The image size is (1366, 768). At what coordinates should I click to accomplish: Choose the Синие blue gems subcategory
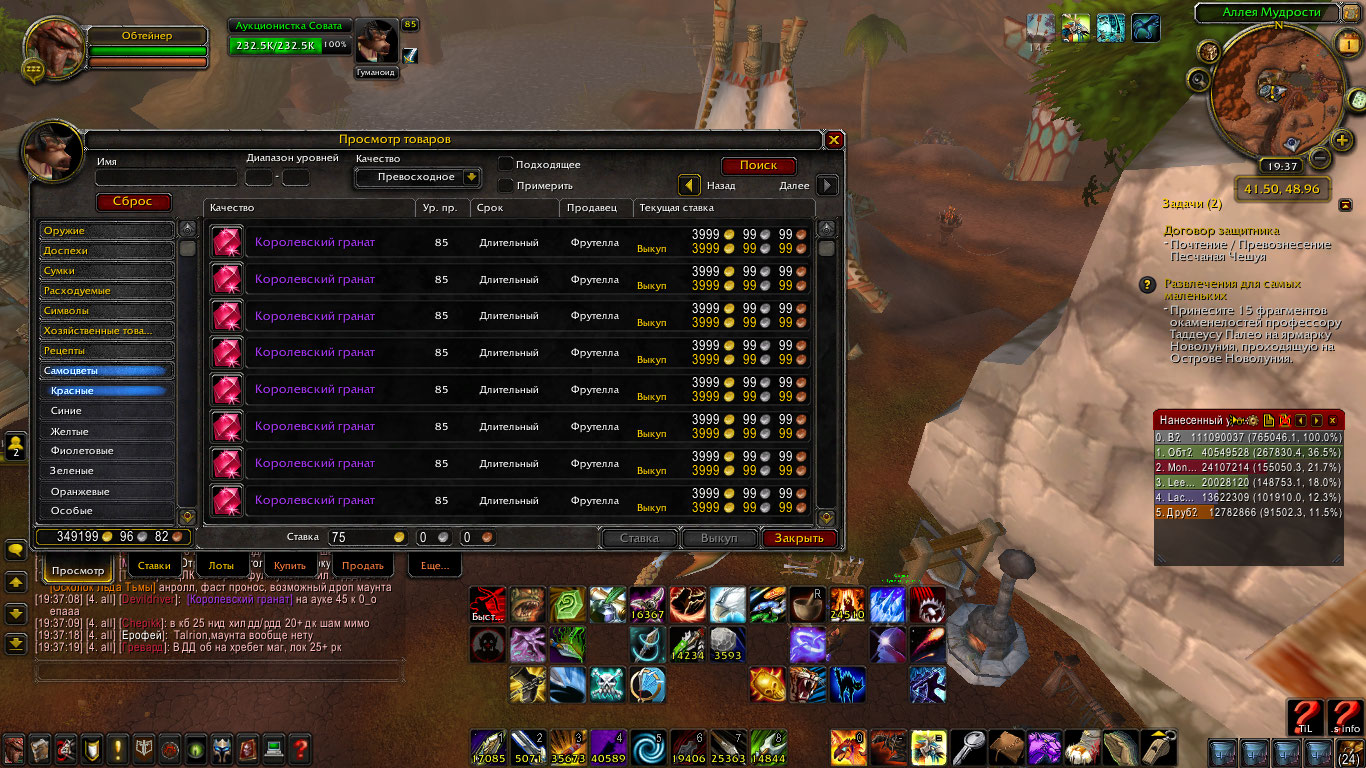(107, 411)
